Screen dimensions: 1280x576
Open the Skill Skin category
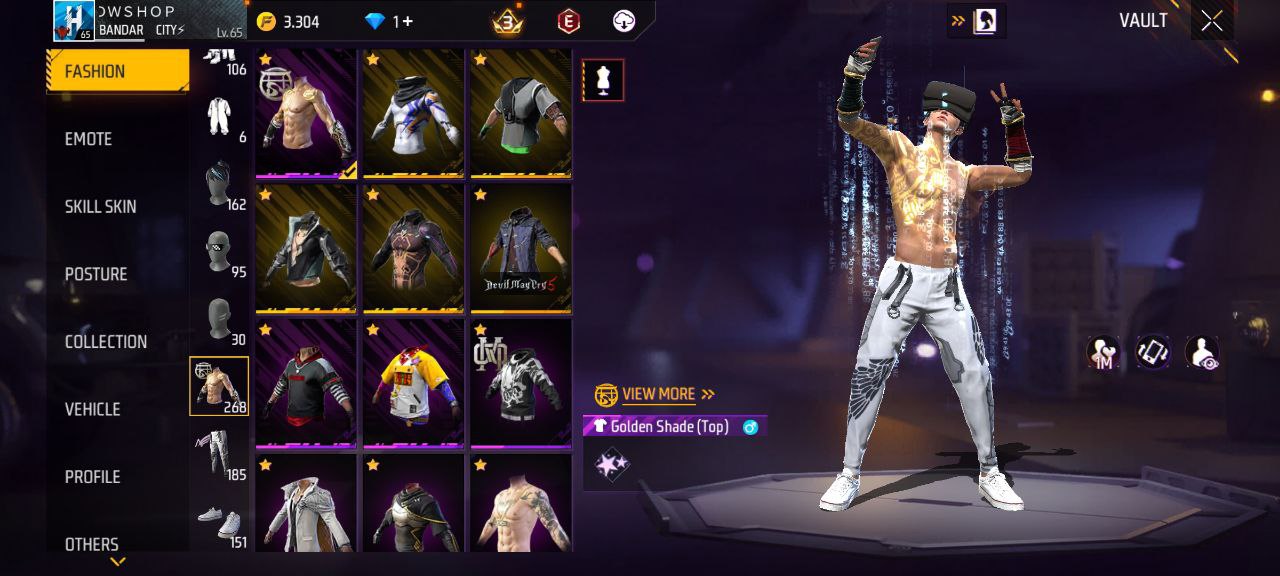(100, 207)
